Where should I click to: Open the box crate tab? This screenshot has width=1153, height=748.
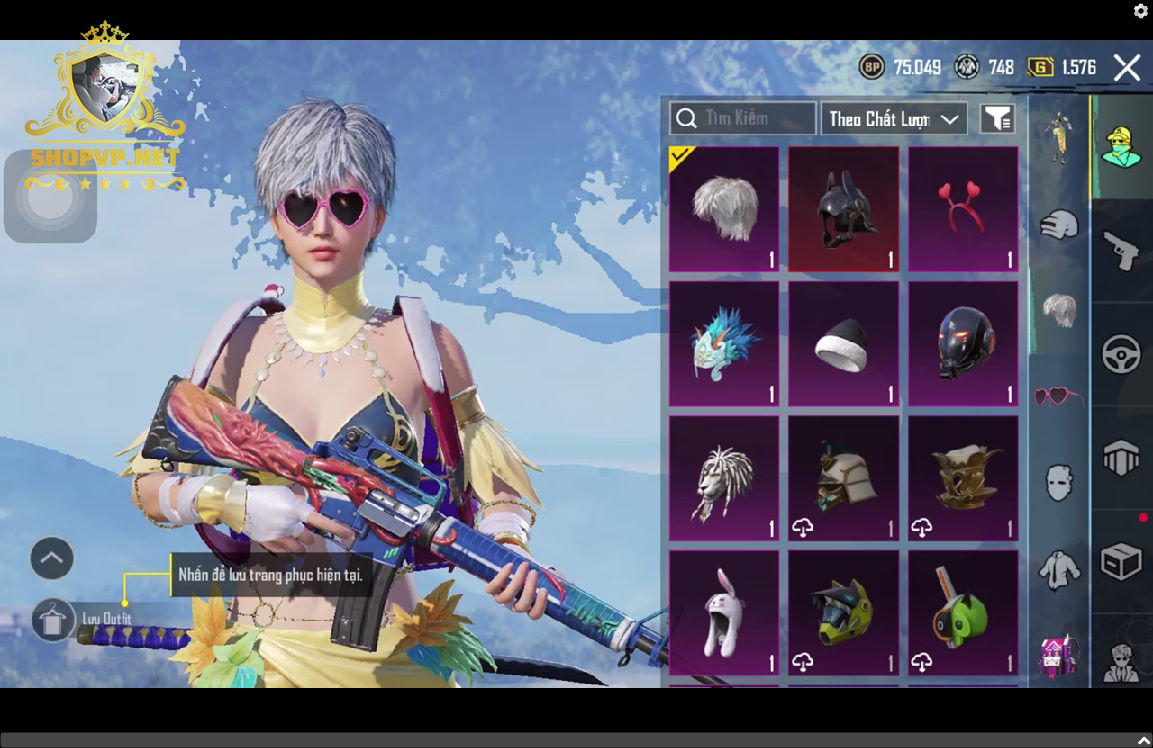(x=1121, y=562)
